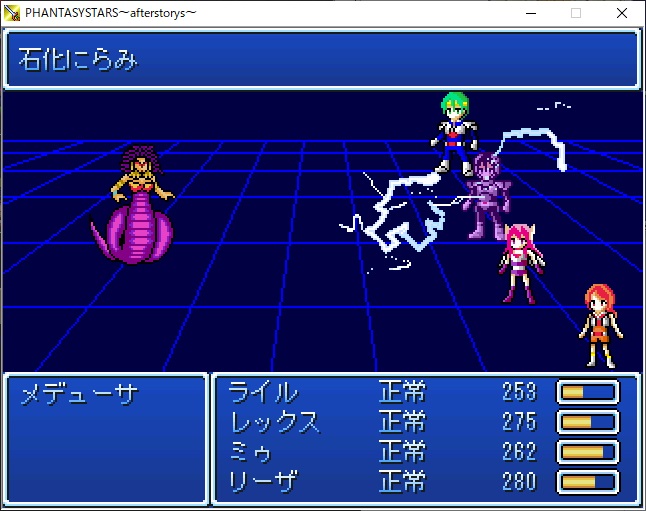Minimize the game window
646x511 pixels.
click(x=530, y=13)
